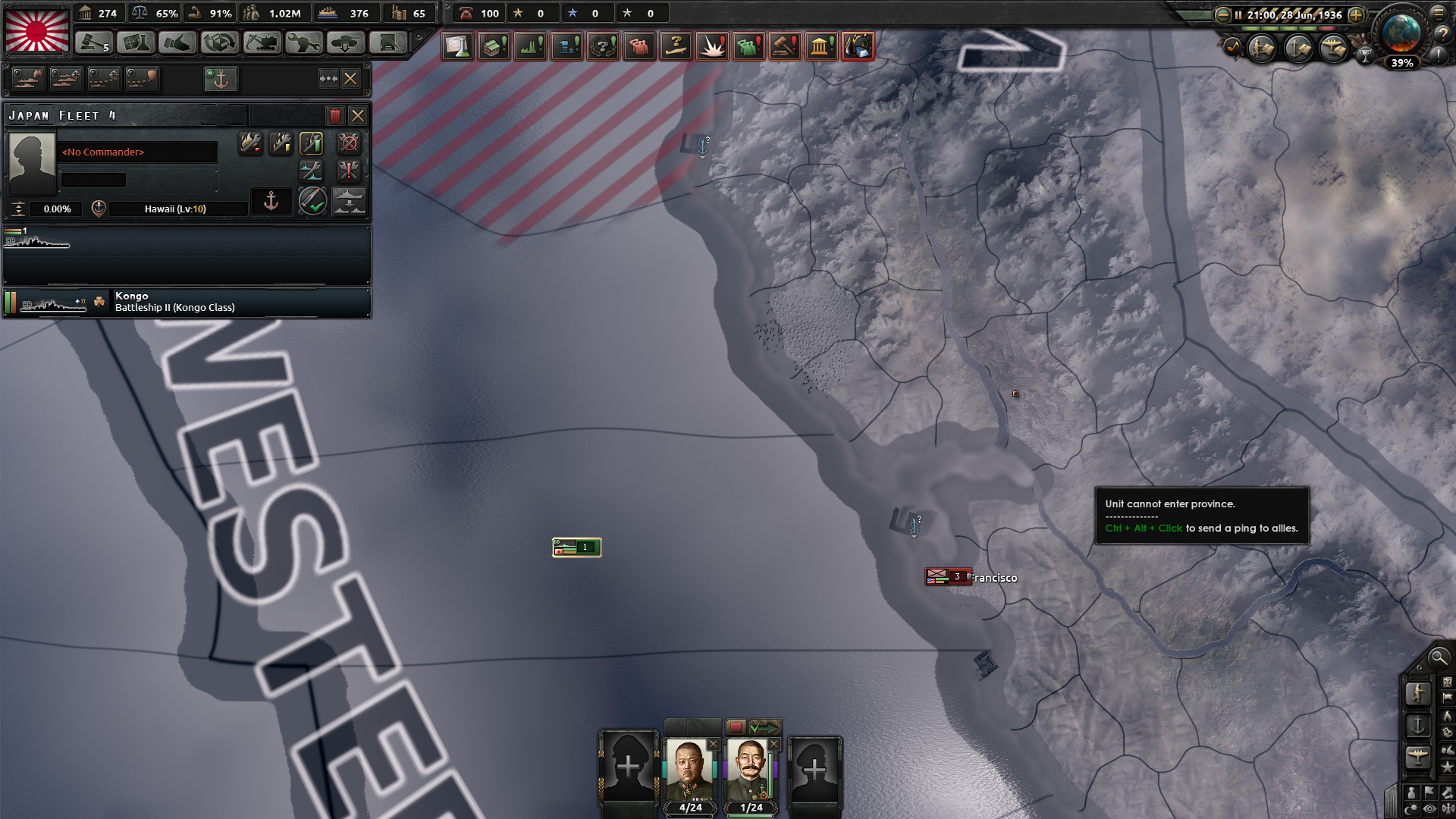
Task: Open the research alert flask icon
Action: (458, 46)
